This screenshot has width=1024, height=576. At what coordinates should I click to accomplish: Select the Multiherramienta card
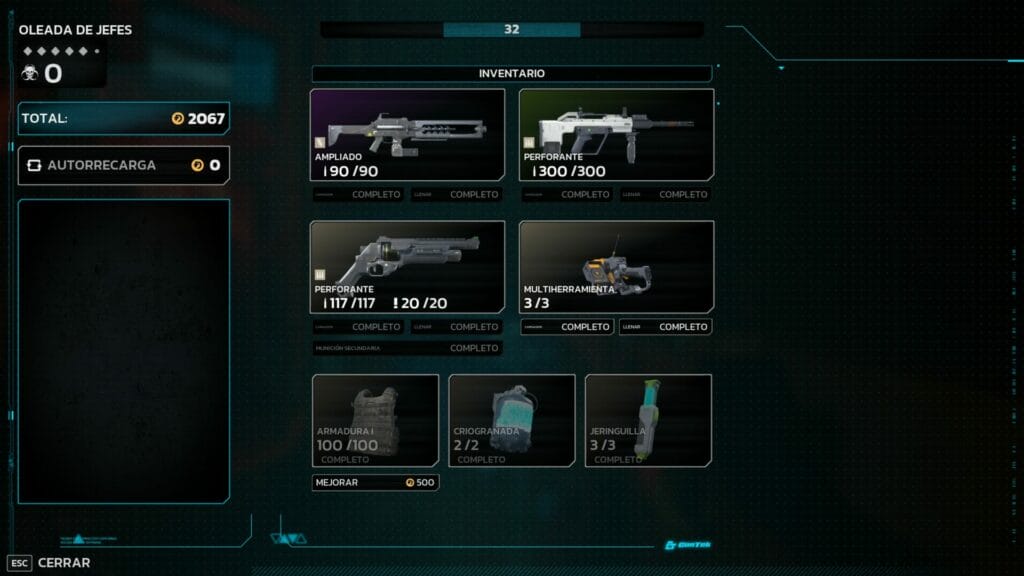click(616, 267)
